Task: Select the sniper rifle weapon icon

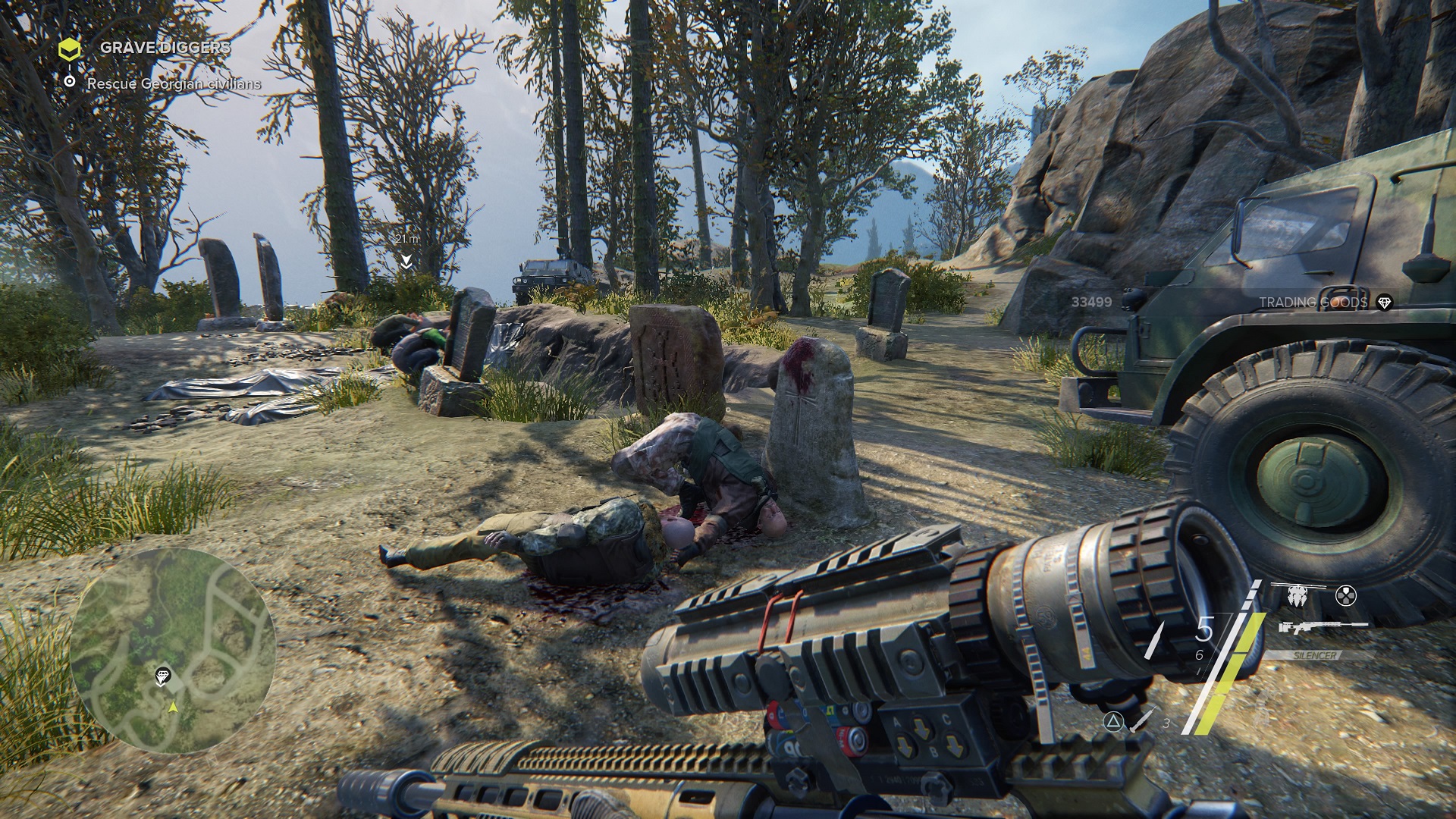Action: tap(1323, 626)
